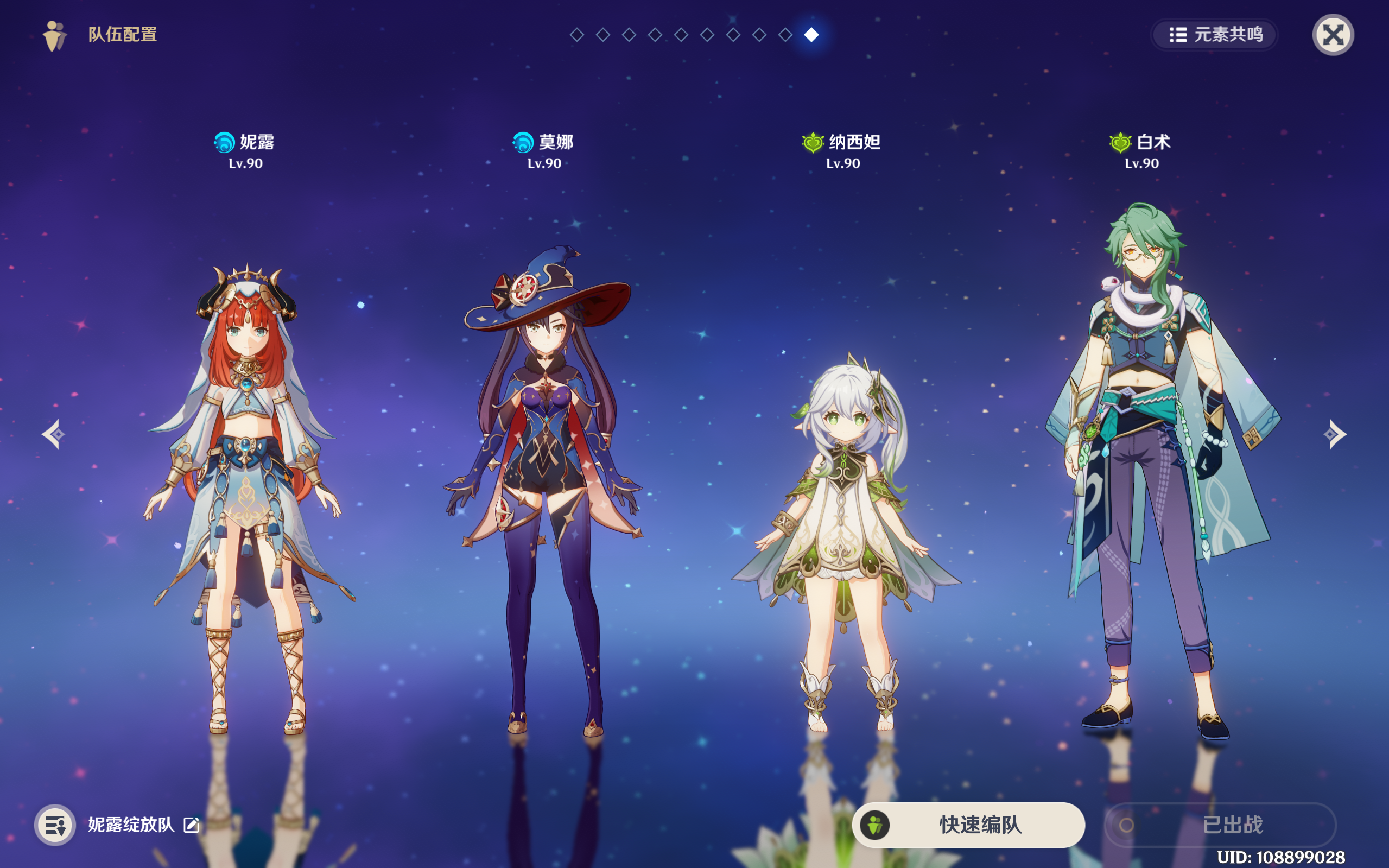The height and width of the screenshot is (868, 1389).
Task: Click the 队伍配置 party icon top left
Action: coord(54,36)
